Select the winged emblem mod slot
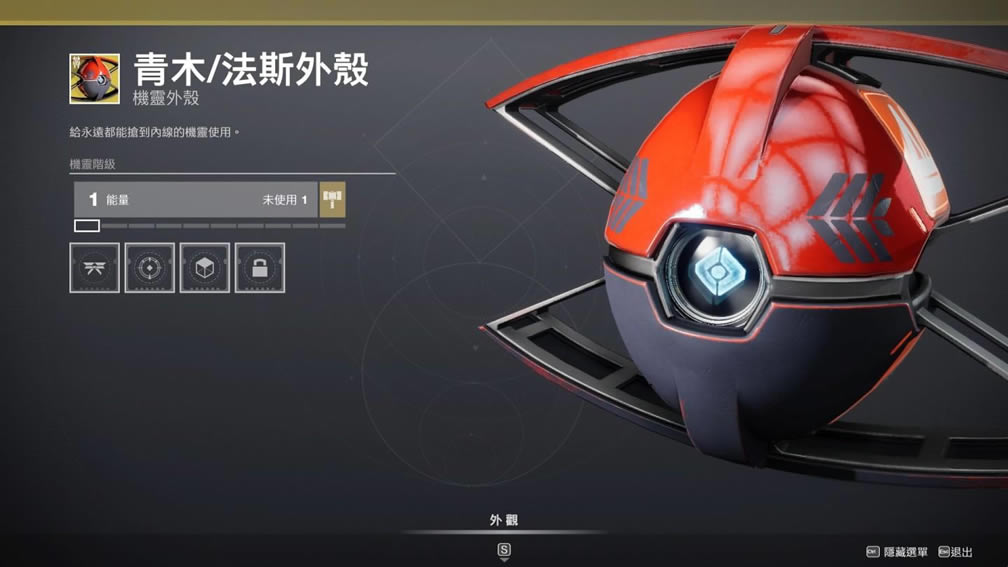 94,268
